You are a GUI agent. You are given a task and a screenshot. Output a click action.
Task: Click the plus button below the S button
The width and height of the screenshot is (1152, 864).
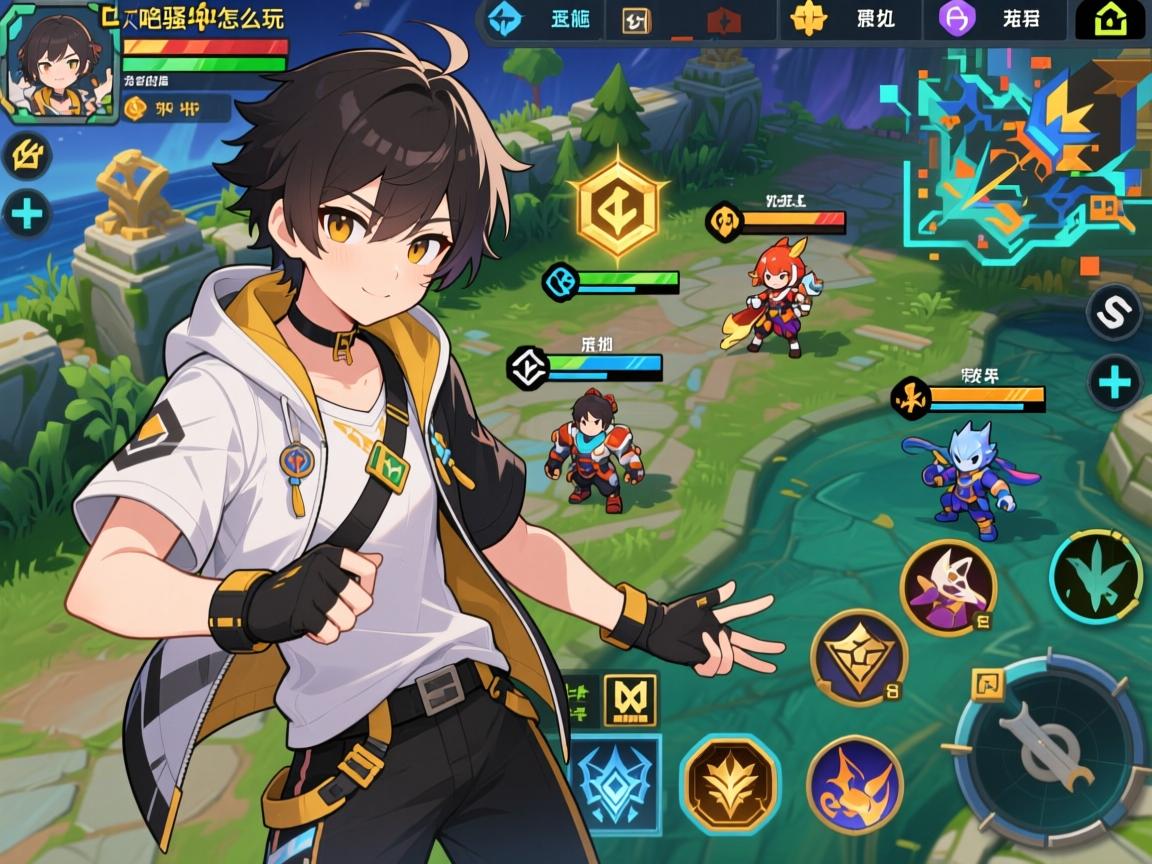click(1114, 383)
